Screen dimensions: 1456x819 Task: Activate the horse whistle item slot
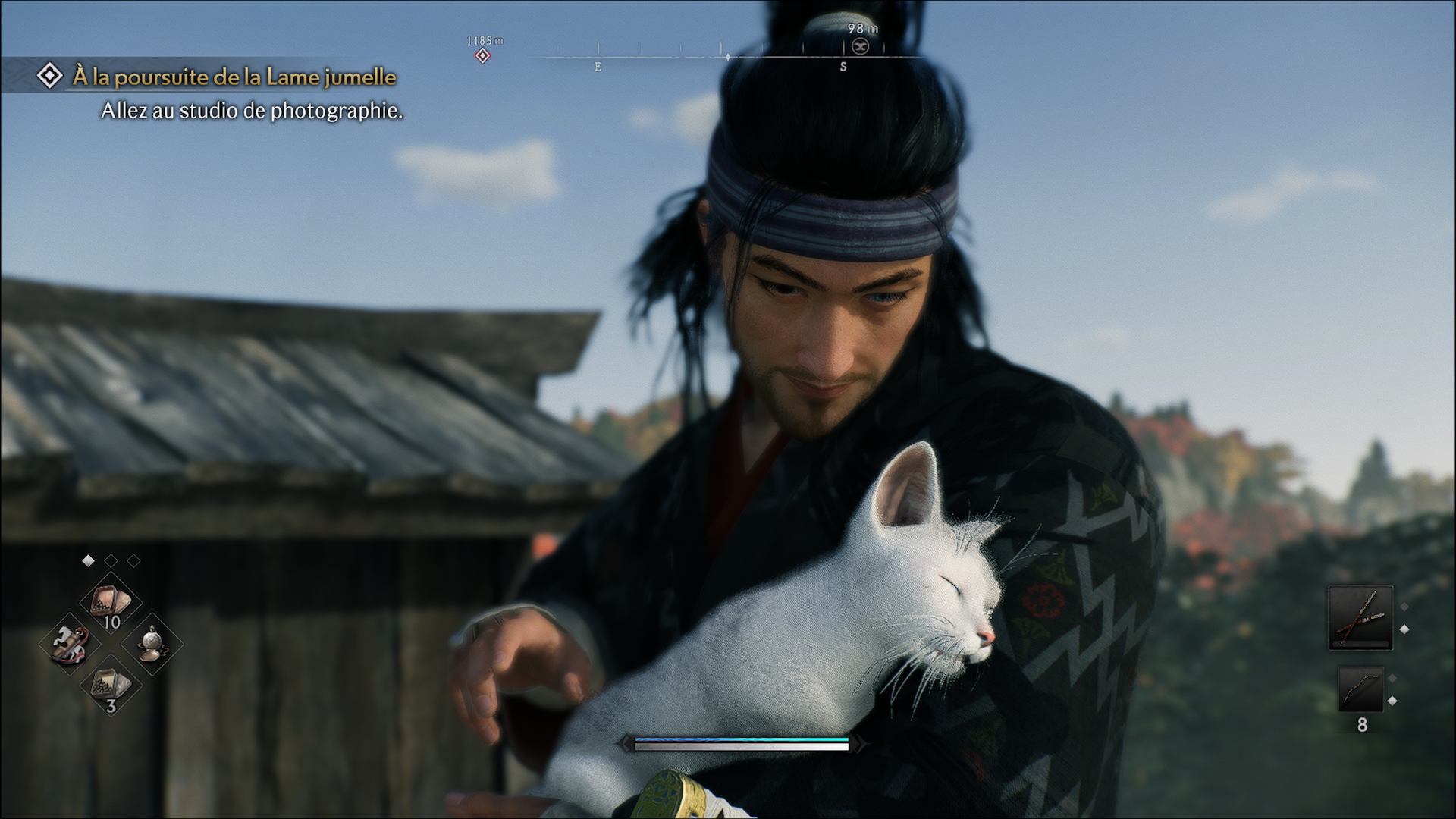tap(70, 644)
